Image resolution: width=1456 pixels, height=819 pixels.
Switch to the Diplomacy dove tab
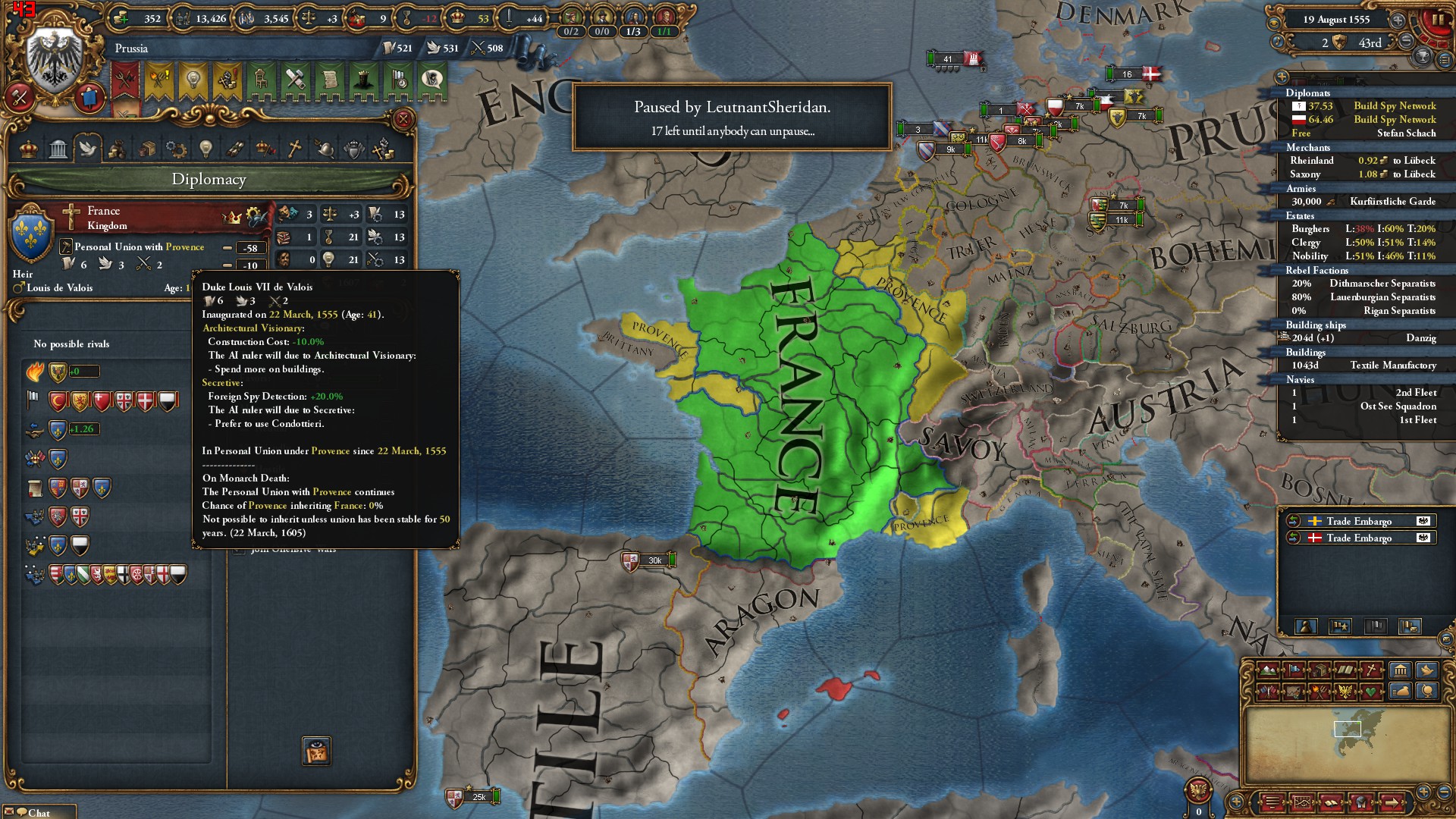pyautogui.click(x=88, y=149)
